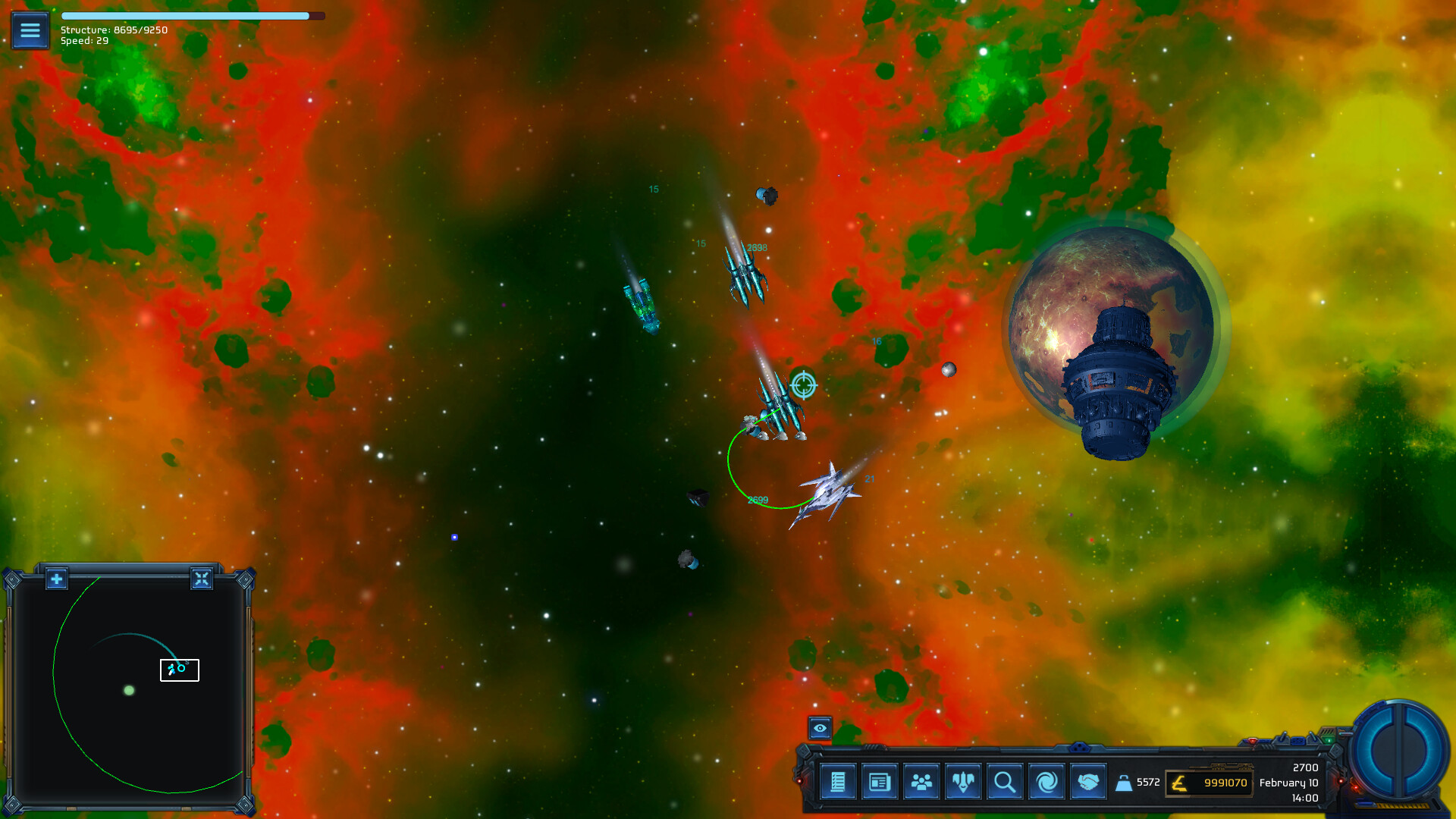Open the hamburger menu top-left
1456x819 pixels.
click(x=30, y=30)
